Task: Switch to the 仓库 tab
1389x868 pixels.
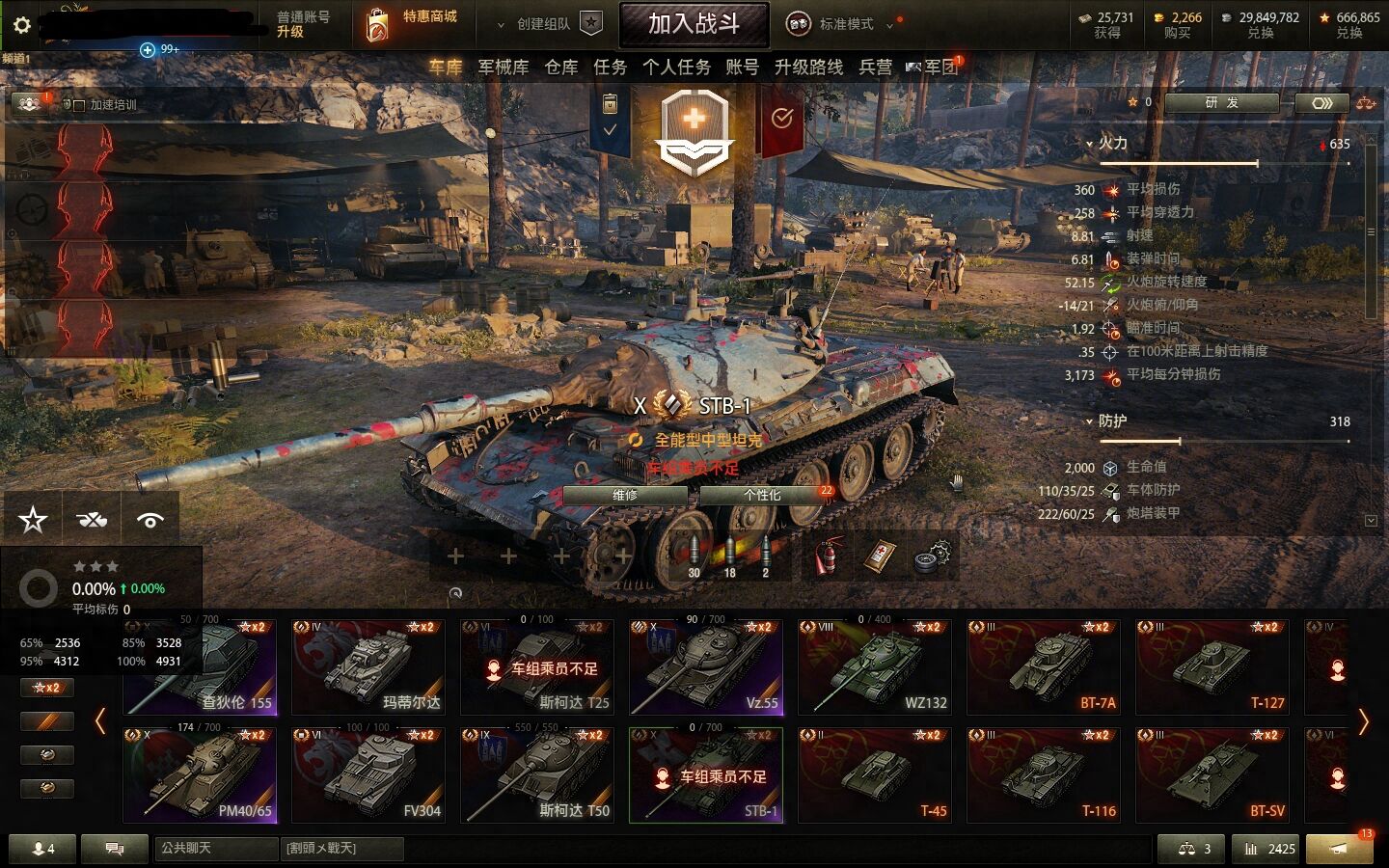Action: tap(561, 67)
